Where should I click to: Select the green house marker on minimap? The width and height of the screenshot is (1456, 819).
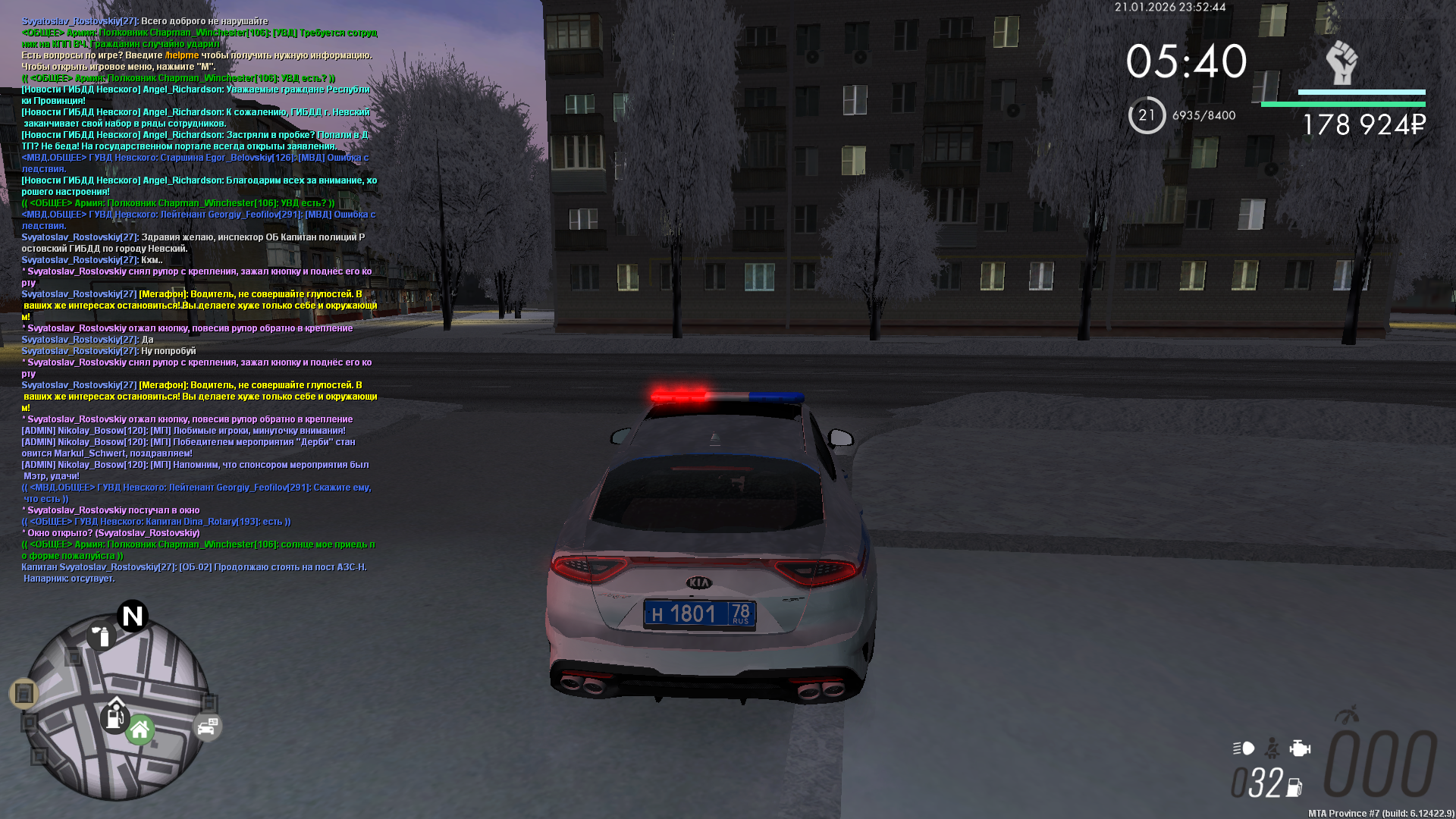140,731
